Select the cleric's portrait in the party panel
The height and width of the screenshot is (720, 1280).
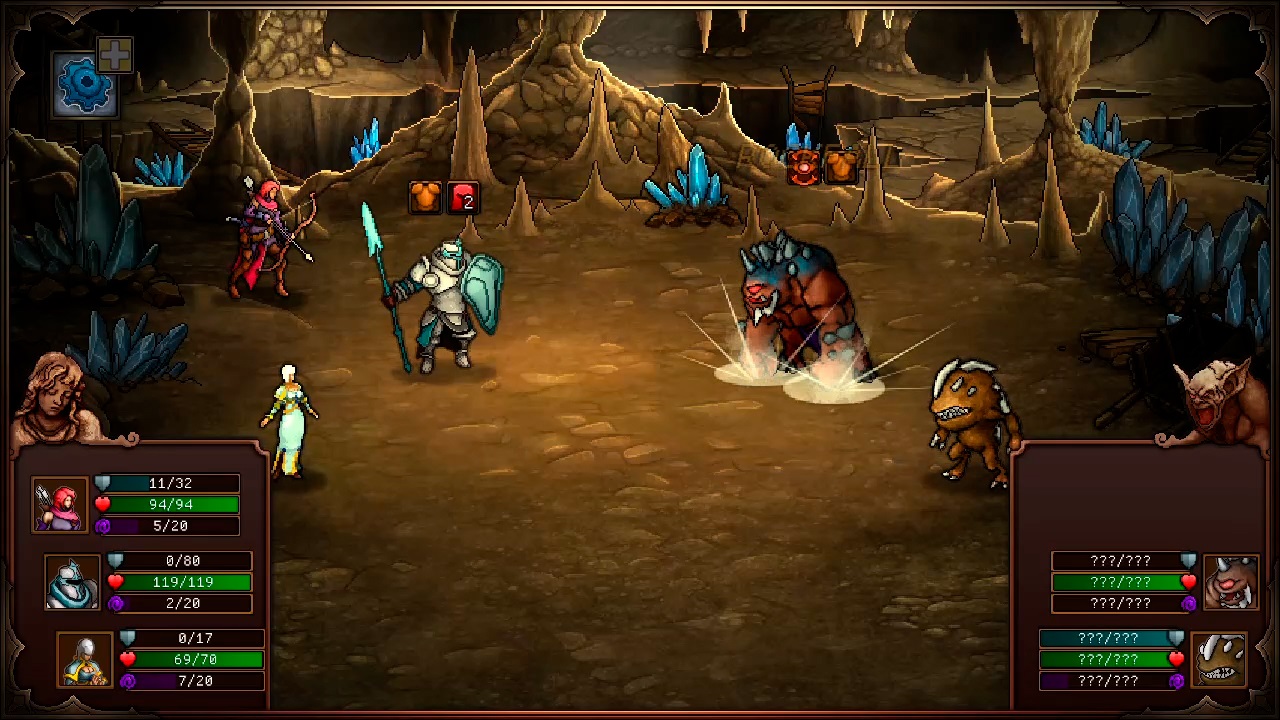[x=84, y=659]
